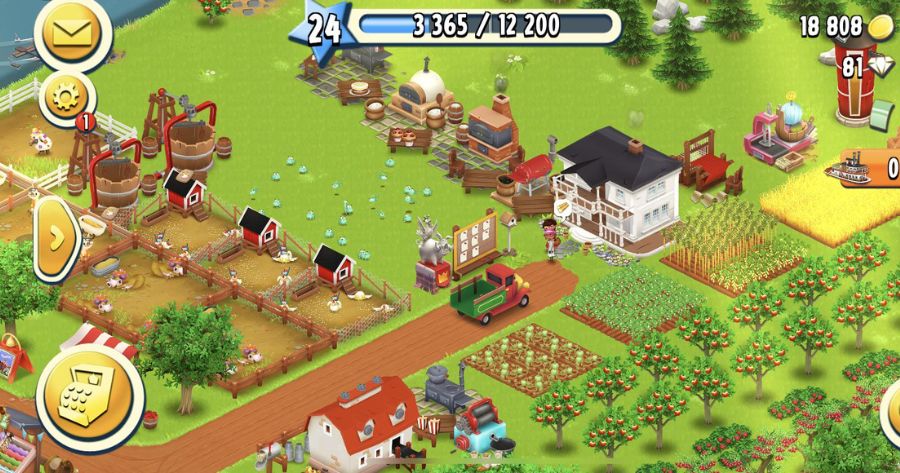Image resolution: width=900 pixels, height=473 pixels.
Task: Tap the gold coin currency icon
Action: [881, 27]
